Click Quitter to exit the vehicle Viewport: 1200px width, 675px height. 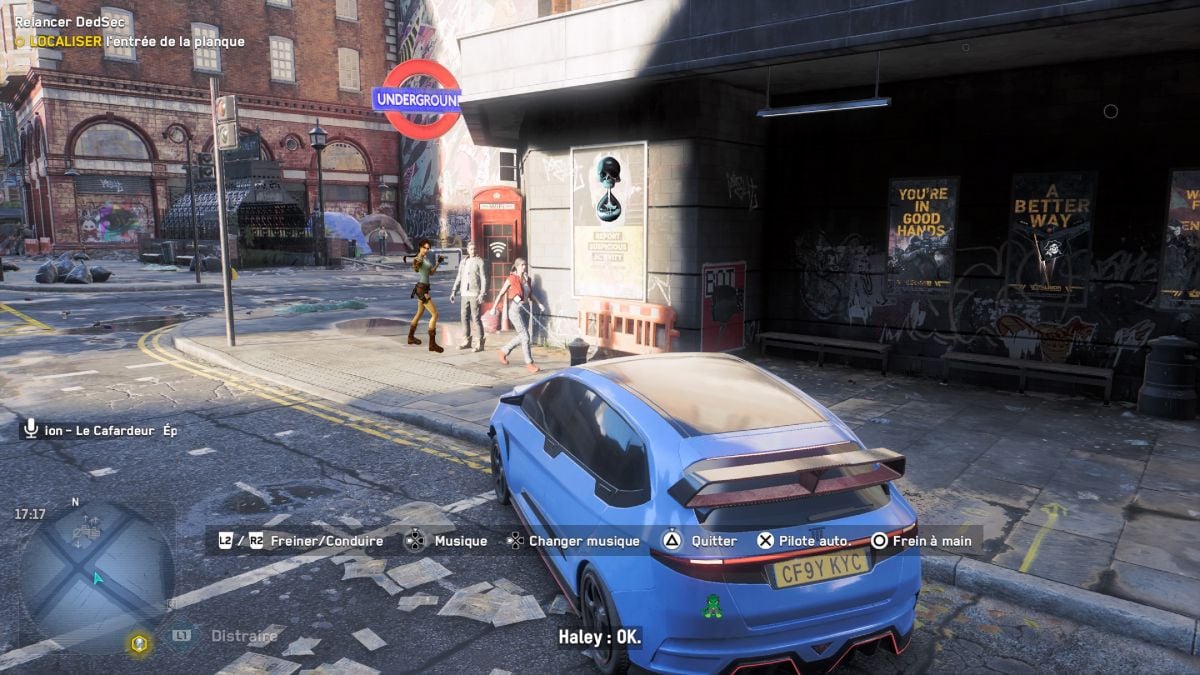(702, 541)
